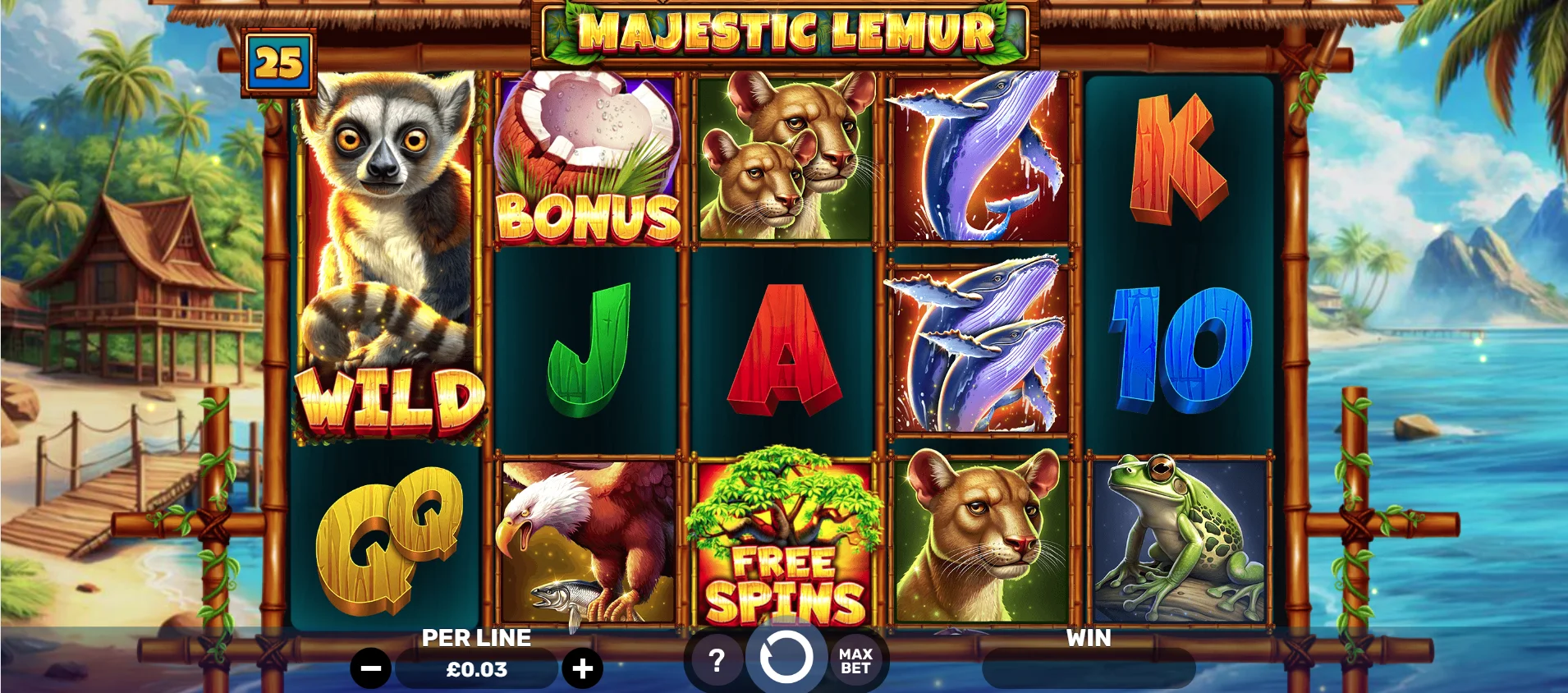Decrease the per line bet with minus

(x=370, y=669)
